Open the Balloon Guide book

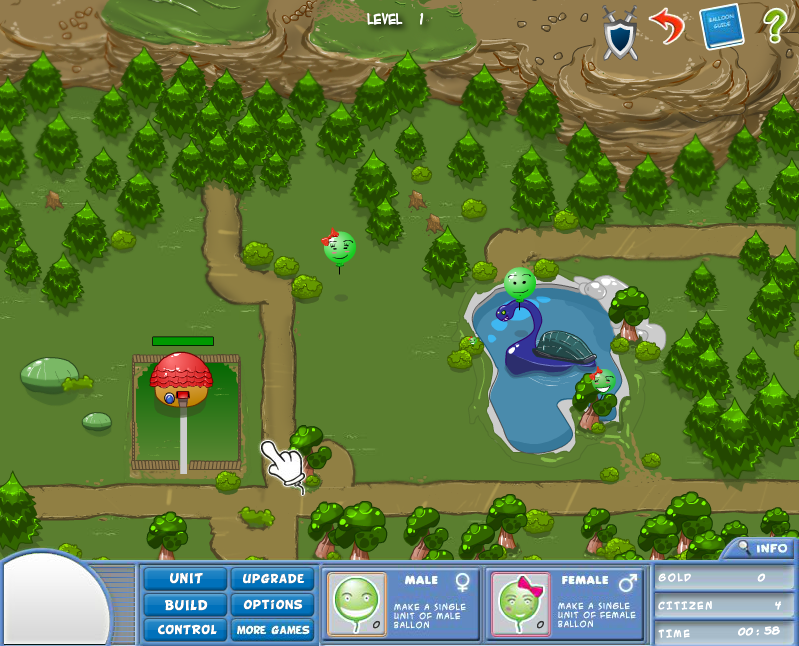tap(721, 26)
